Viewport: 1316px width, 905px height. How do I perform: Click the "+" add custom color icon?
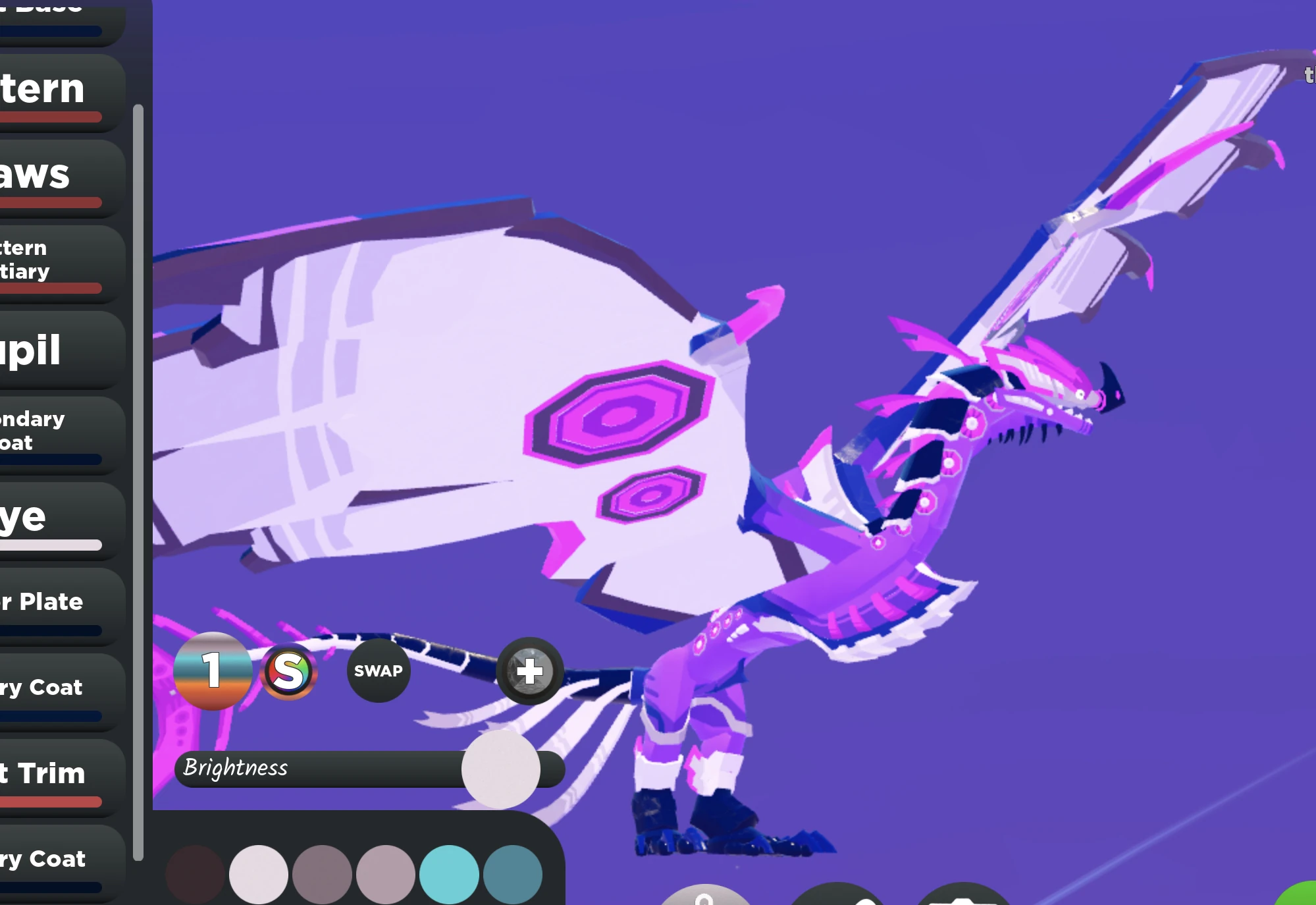pyautogui.click(x=529, y=671)
